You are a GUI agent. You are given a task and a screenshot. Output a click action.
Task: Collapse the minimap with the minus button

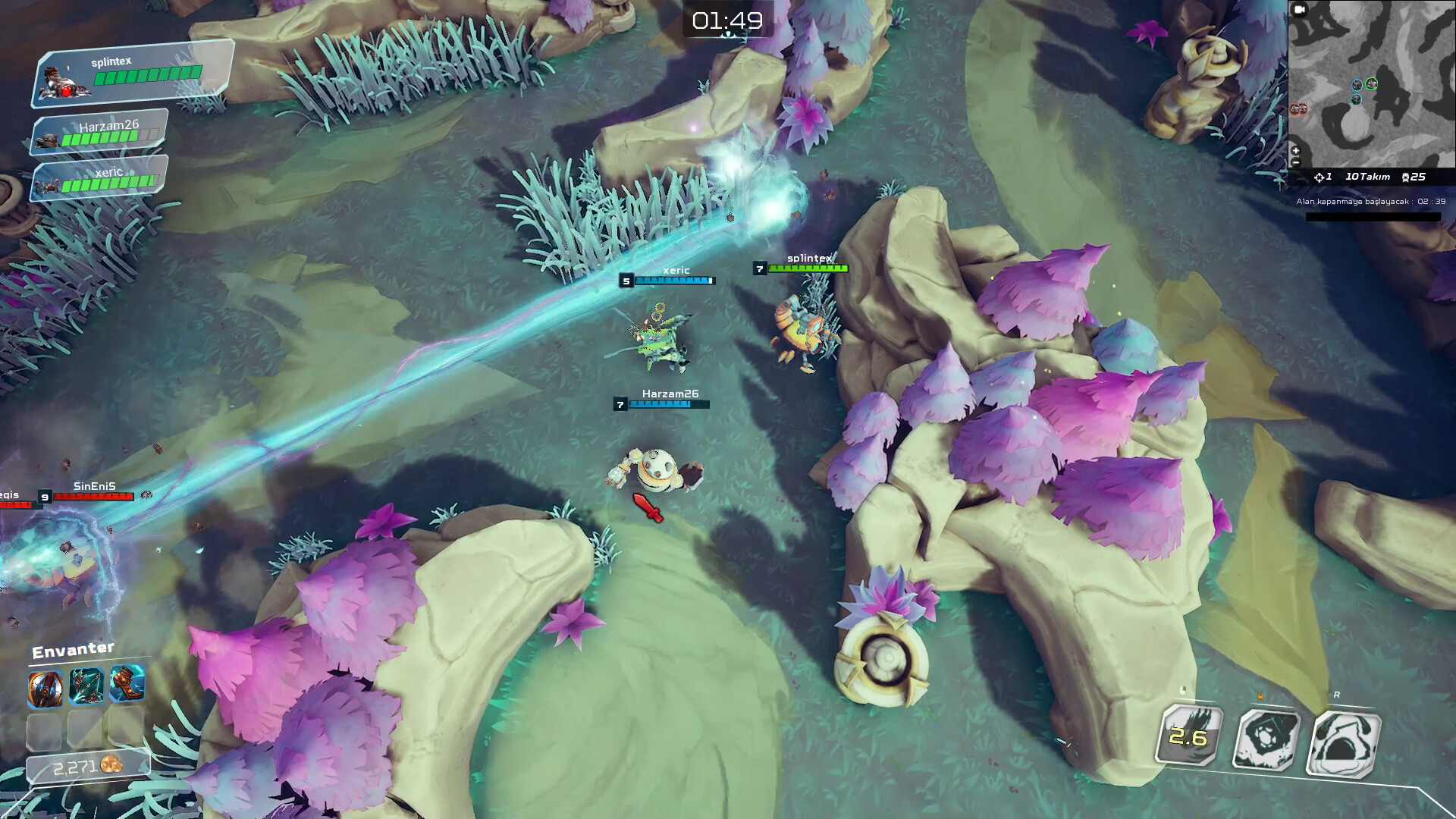[1295, 163]
